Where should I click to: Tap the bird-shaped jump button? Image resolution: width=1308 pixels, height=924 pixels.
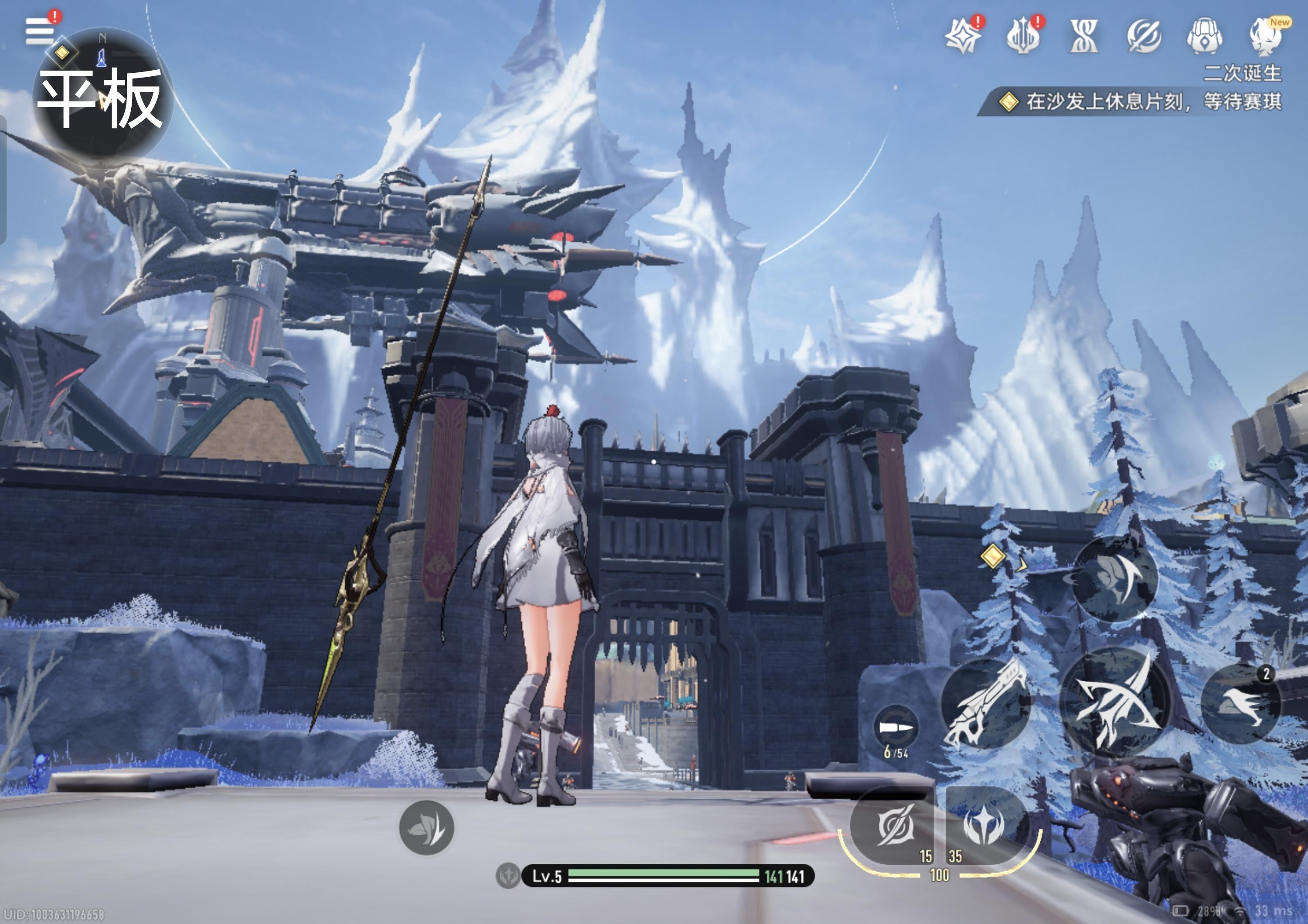click(1241, 705)
